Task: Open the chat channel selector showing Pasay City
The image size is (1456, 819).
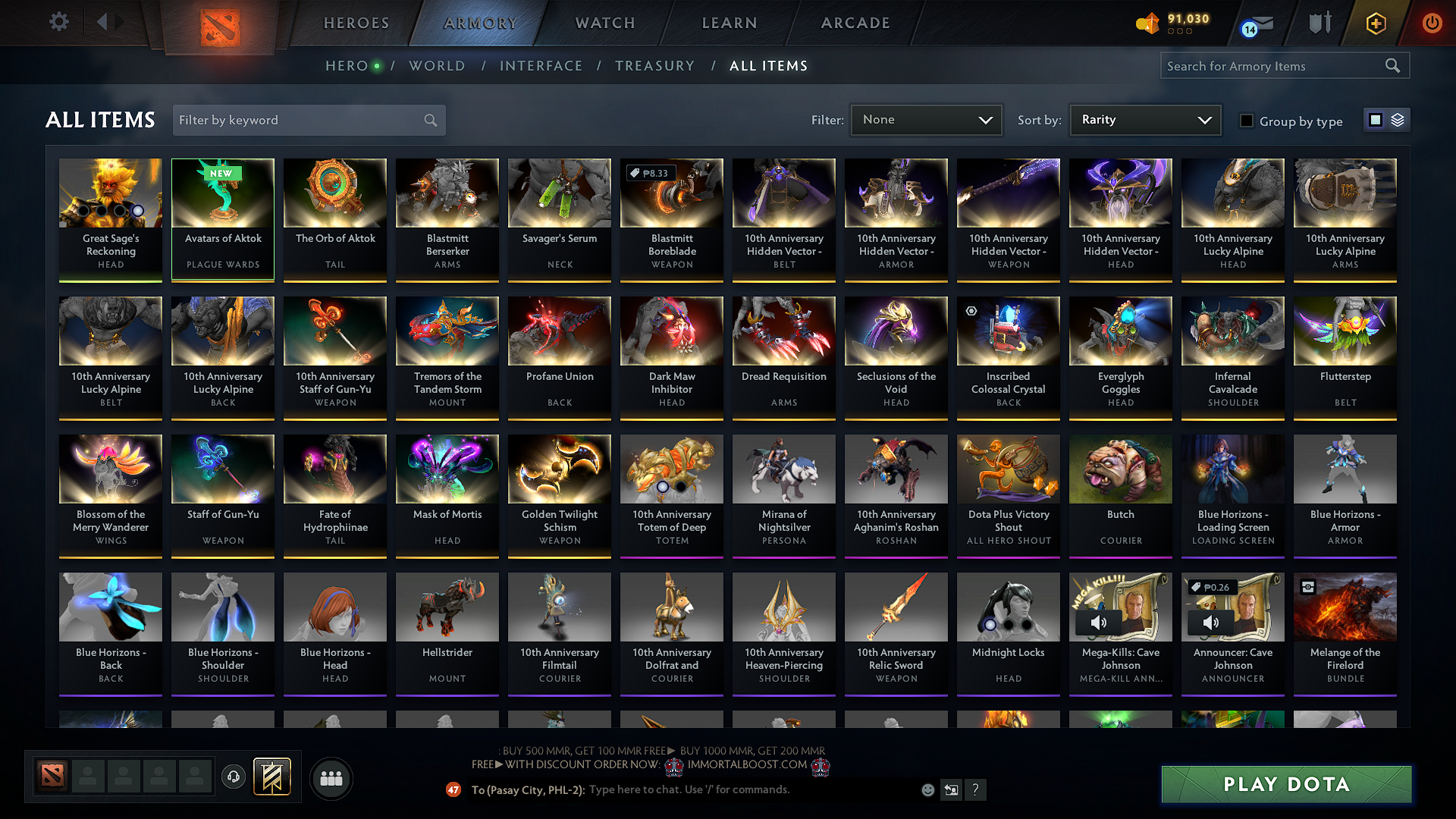Action: coord(527,789)
